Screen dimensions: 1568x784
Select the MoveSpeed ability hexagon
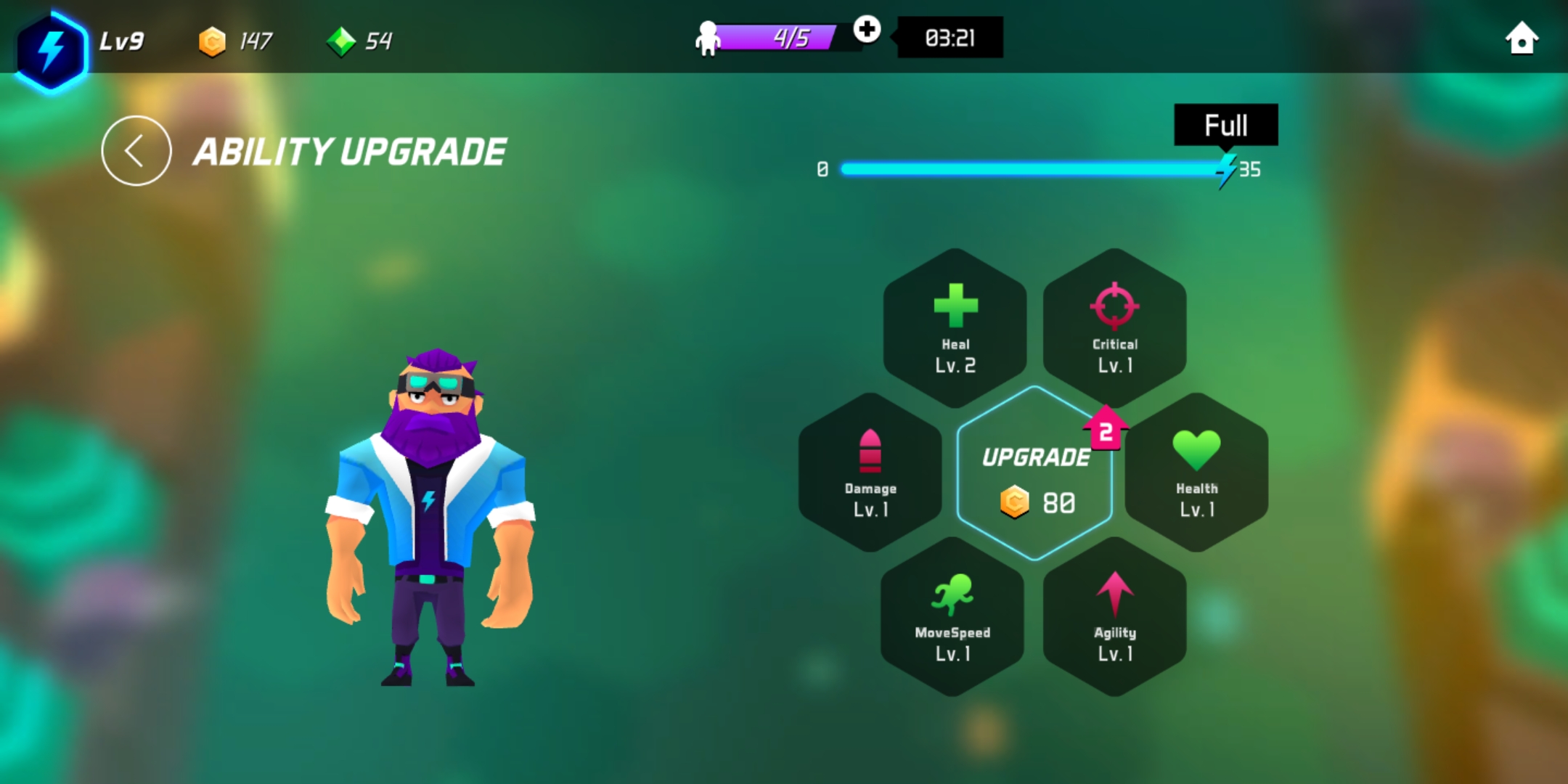tap(952, 617)
